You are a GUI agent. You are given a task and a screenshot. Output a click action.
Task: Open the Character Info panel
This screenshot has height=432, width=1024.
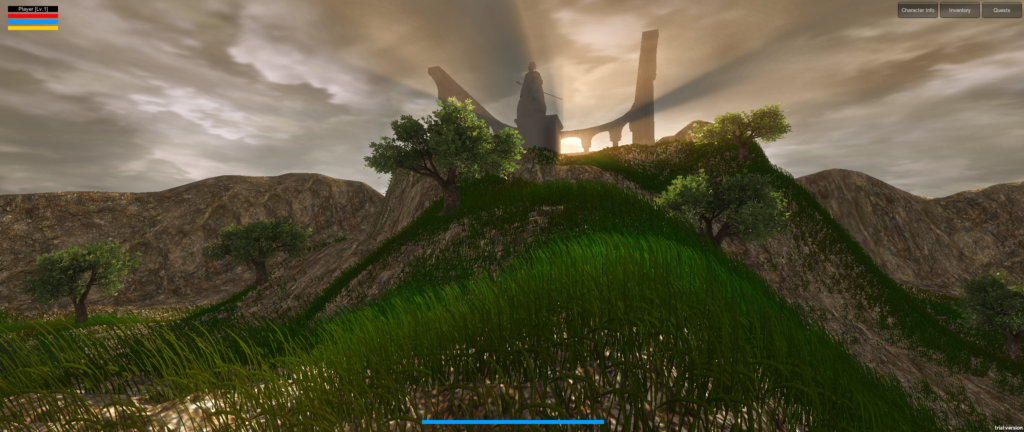pos(917,10)
